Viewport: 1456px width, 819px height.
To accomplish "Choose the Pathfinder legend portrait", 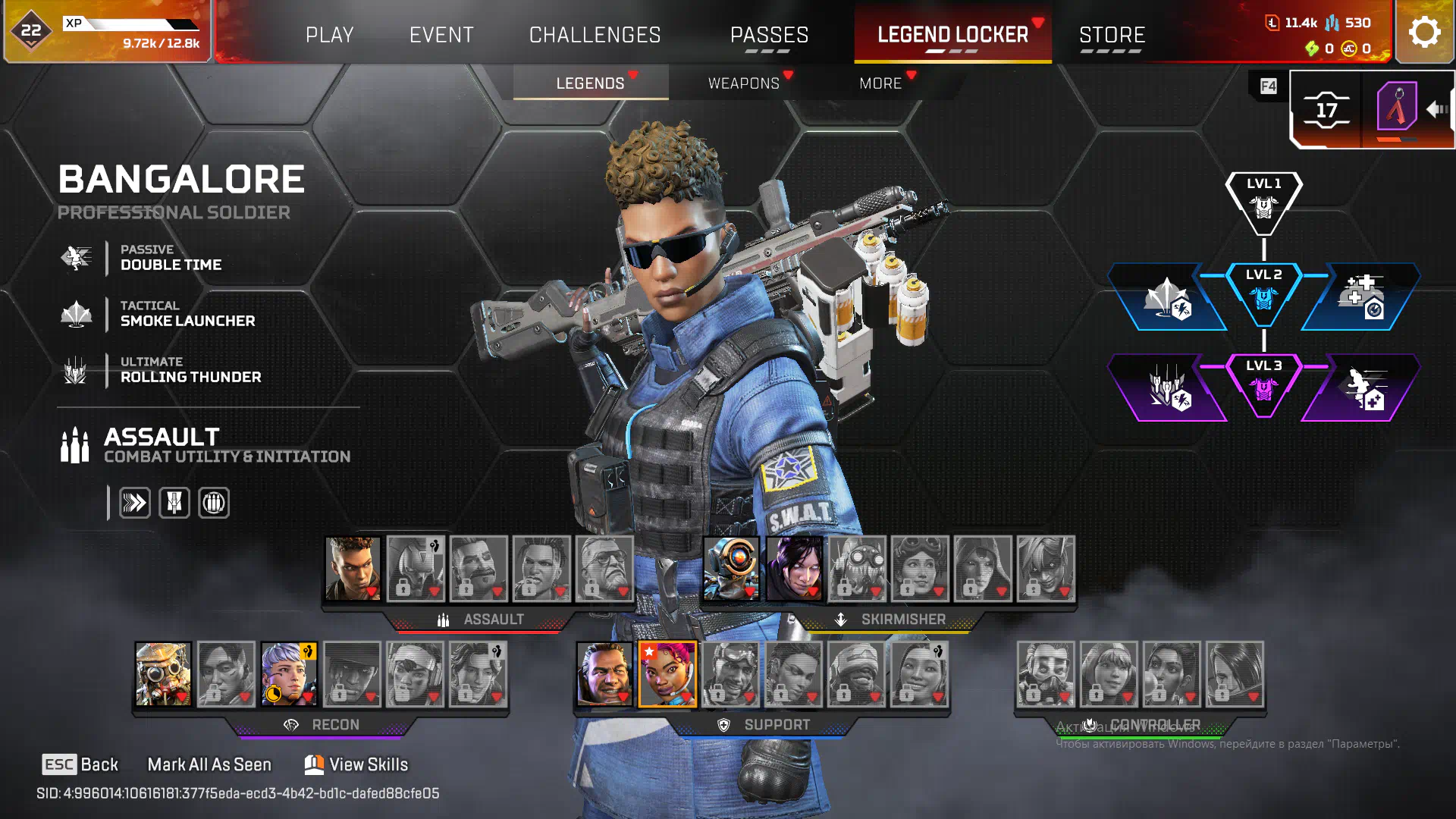I will point(731,569).
